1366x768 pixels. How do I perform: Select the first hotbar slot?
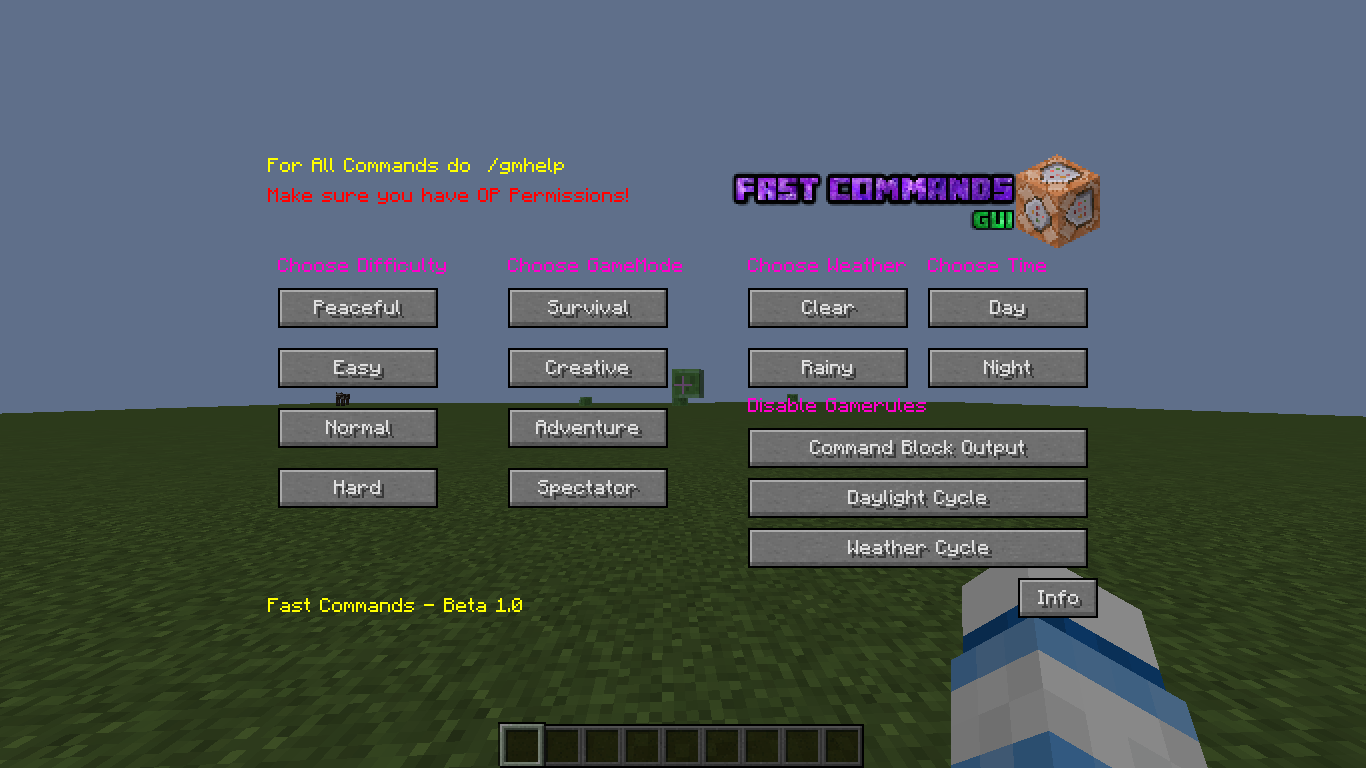520,744
